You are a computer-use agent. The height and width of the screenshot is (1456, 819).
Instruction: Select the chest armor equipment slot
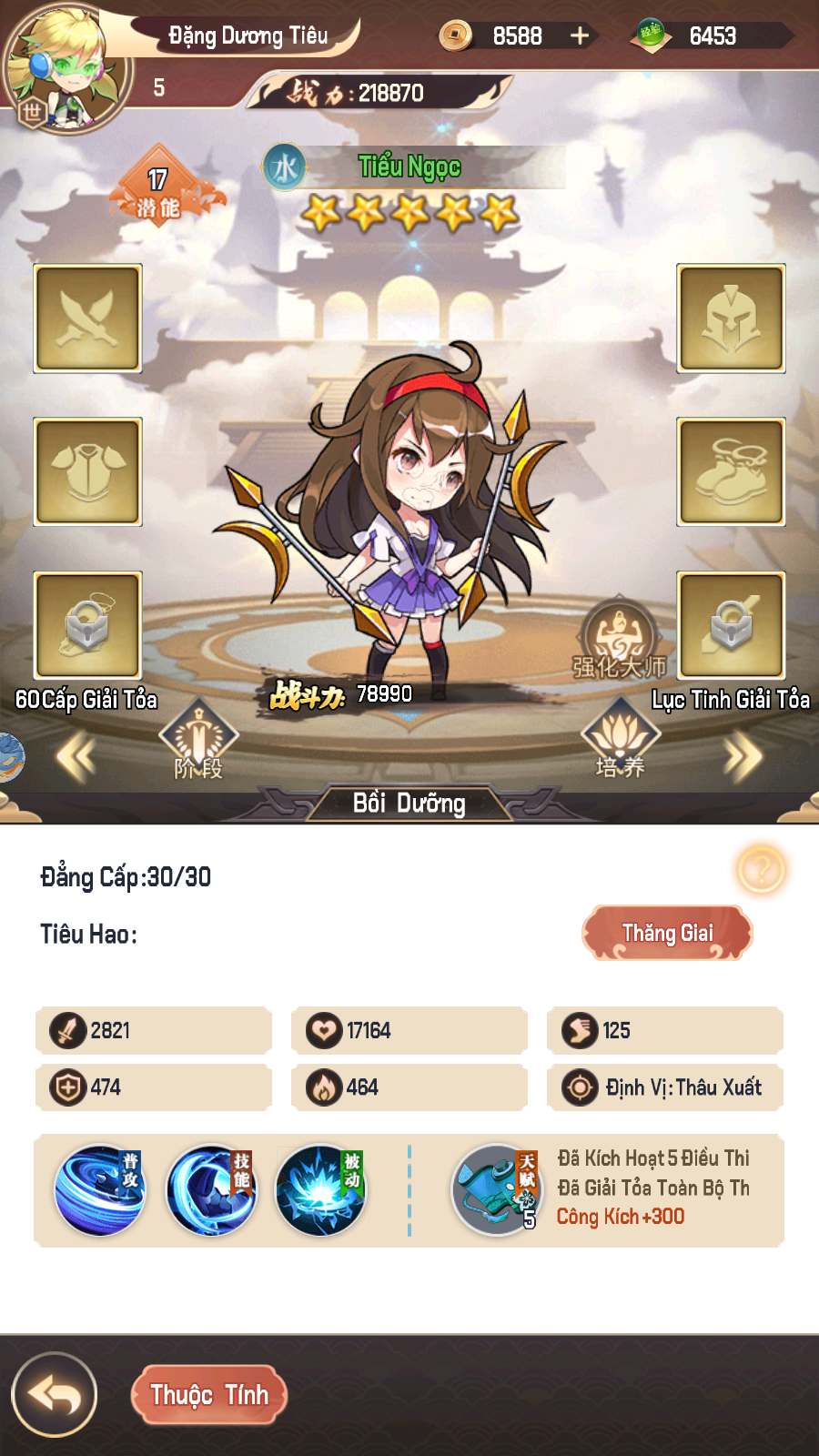pyautogui.click(x=87, y=471)
